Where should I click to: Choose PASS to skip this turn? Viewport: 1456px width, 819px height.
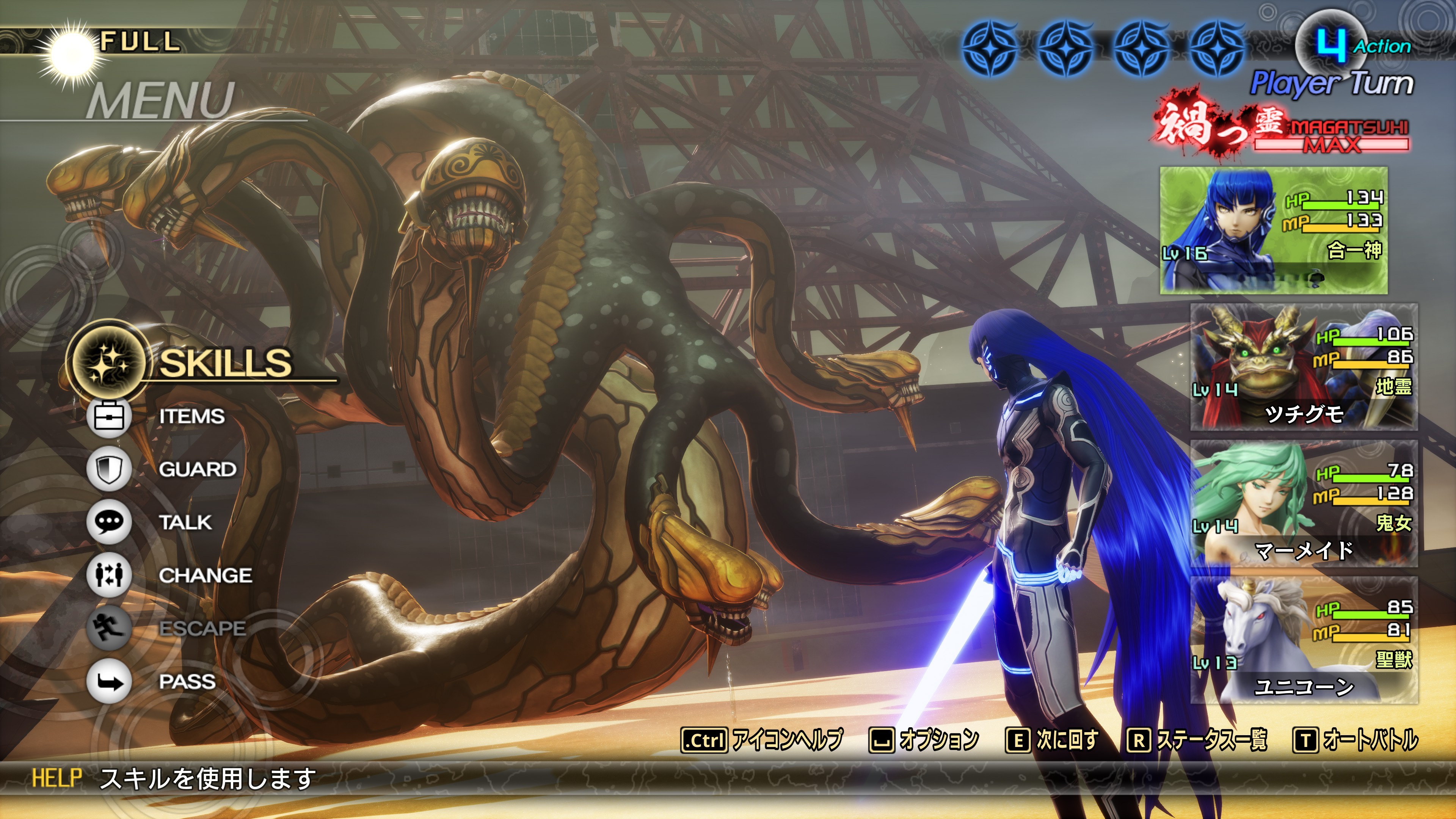pyautogui.click(x=187, y=682)
